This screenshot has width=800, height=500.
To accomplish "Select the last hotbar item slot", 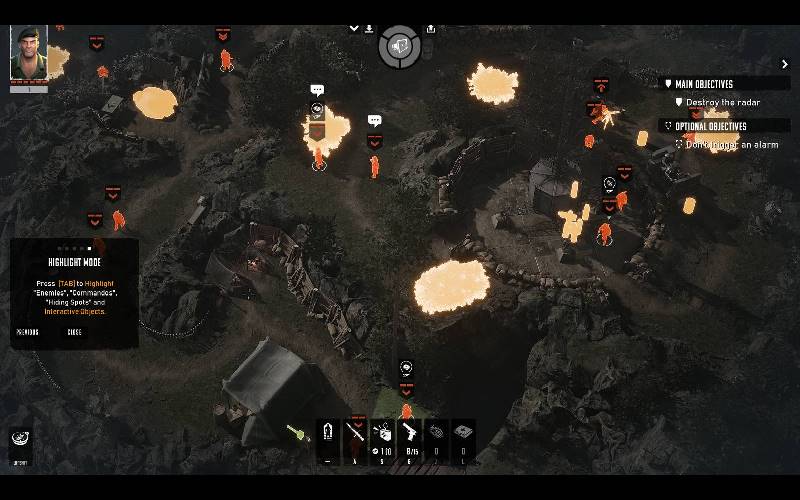I will coord(463,436).
